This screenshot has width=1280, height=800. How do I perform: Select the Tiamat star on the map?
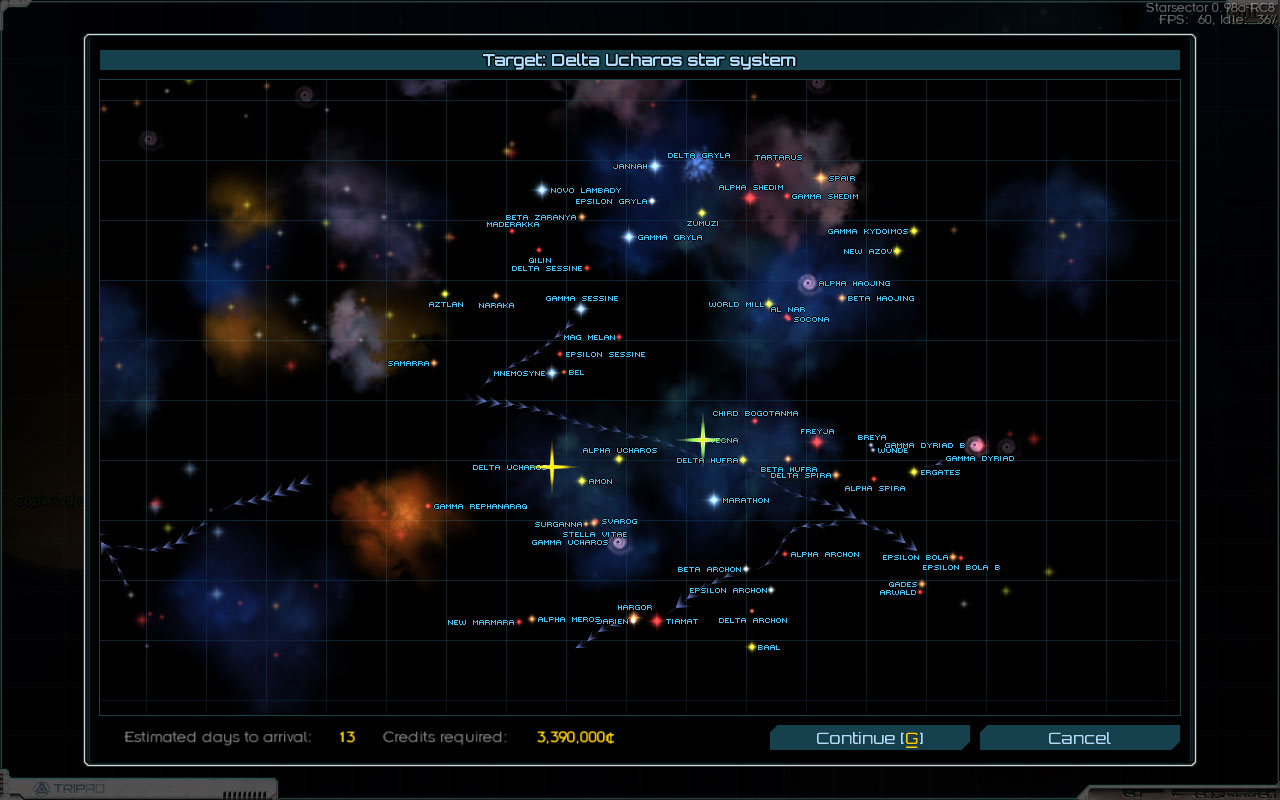coord(657,621)
